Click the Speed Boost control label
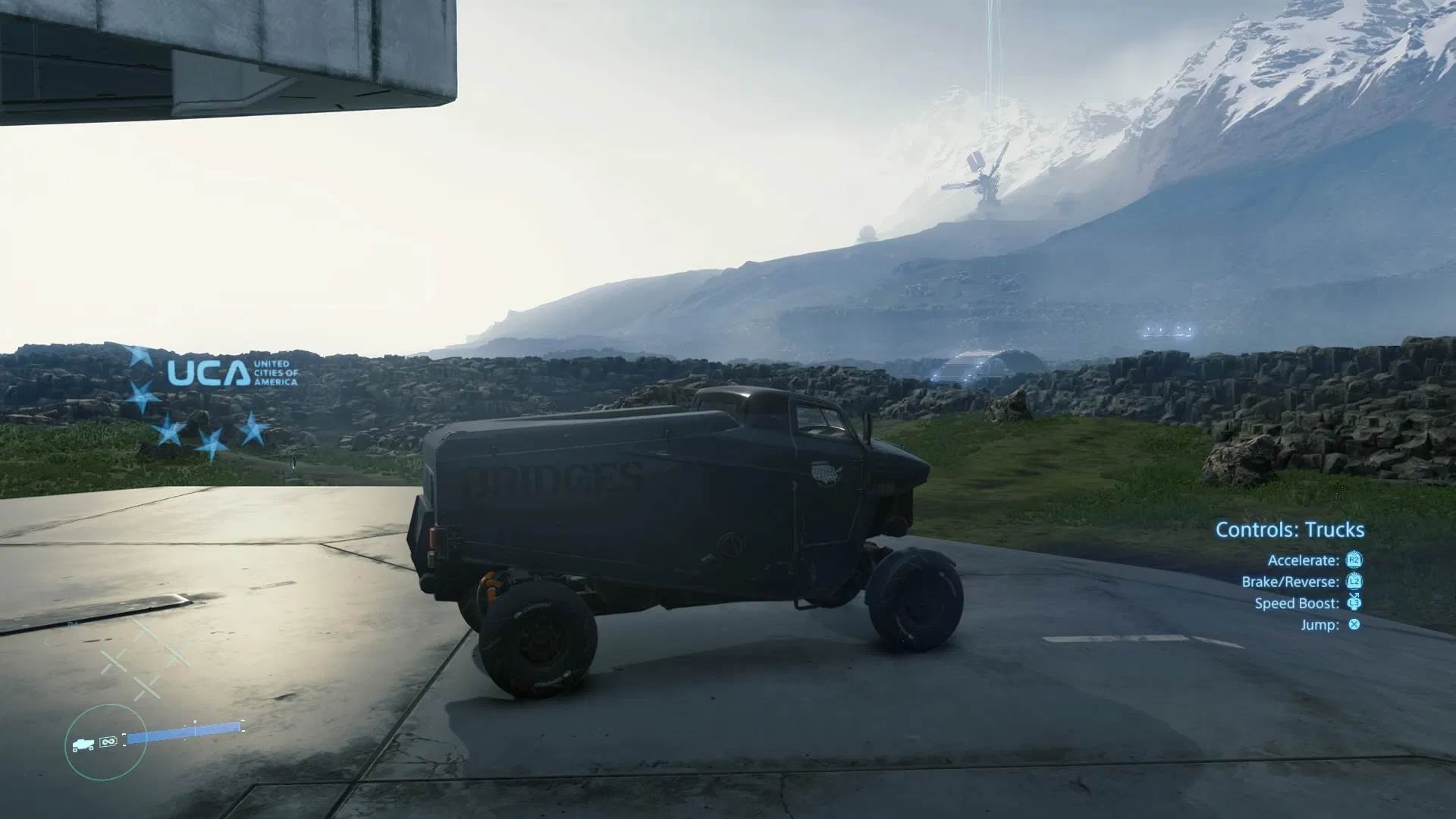Viewport: 1456px width, 819px height. coord(1298,604)
